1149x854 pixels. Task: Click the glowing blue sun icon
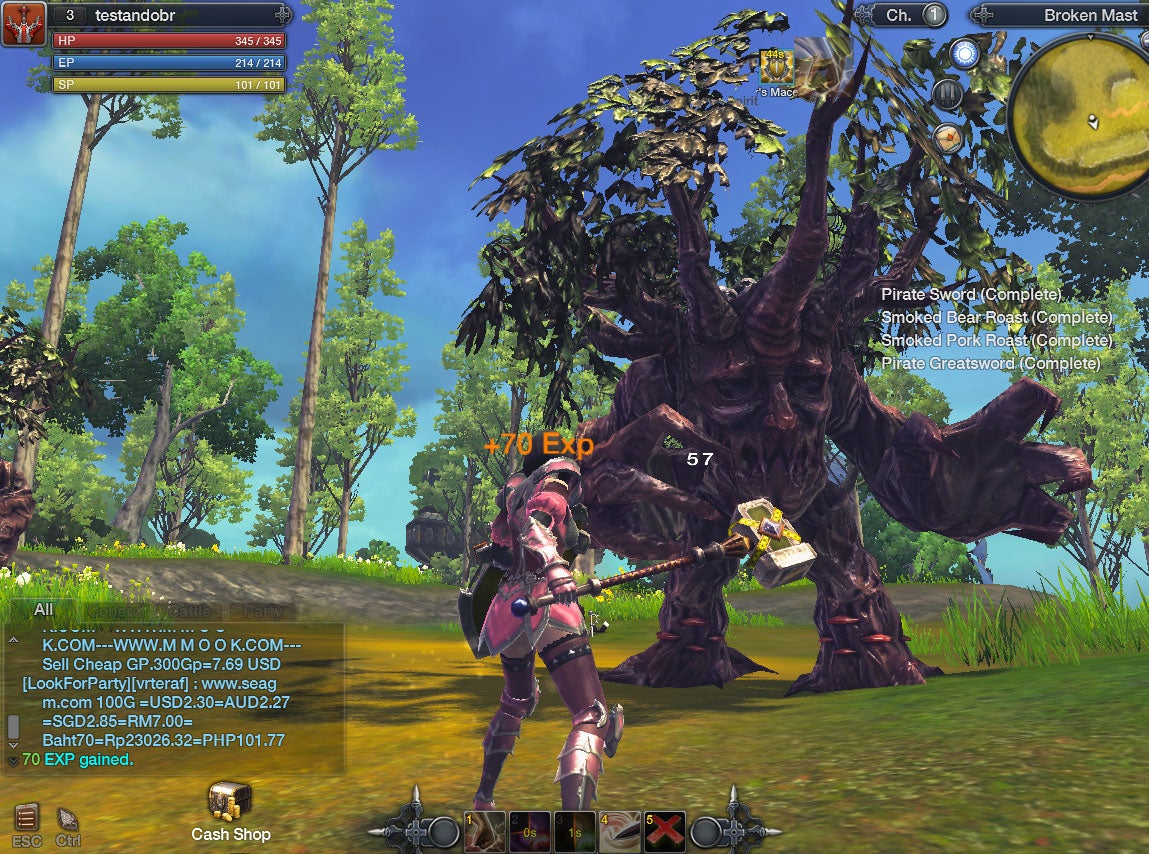coord(964,54)
